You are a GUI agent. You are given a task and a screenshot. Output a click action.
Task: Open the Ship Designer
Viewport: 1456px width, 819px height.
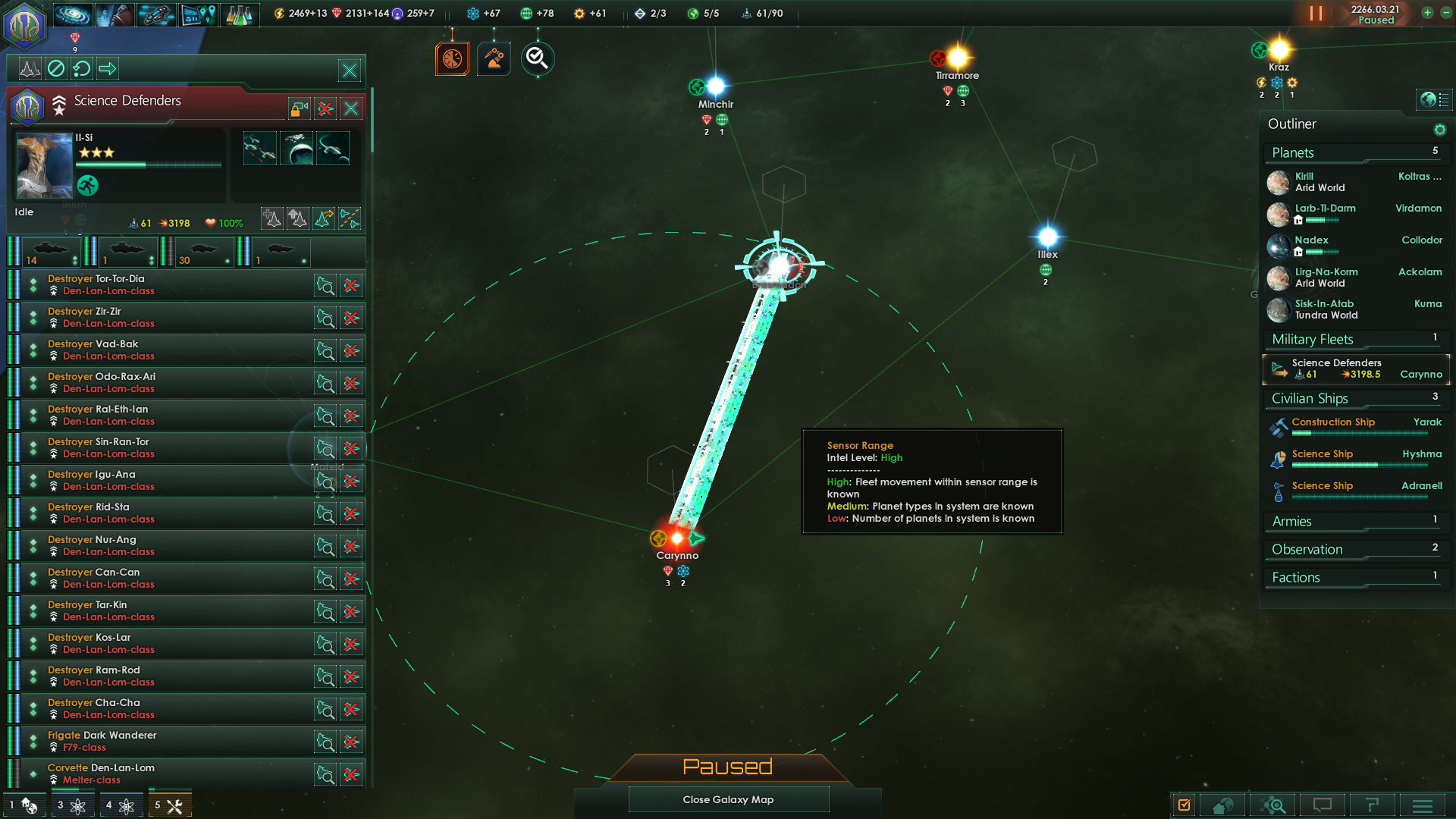(x=157, y=14)
